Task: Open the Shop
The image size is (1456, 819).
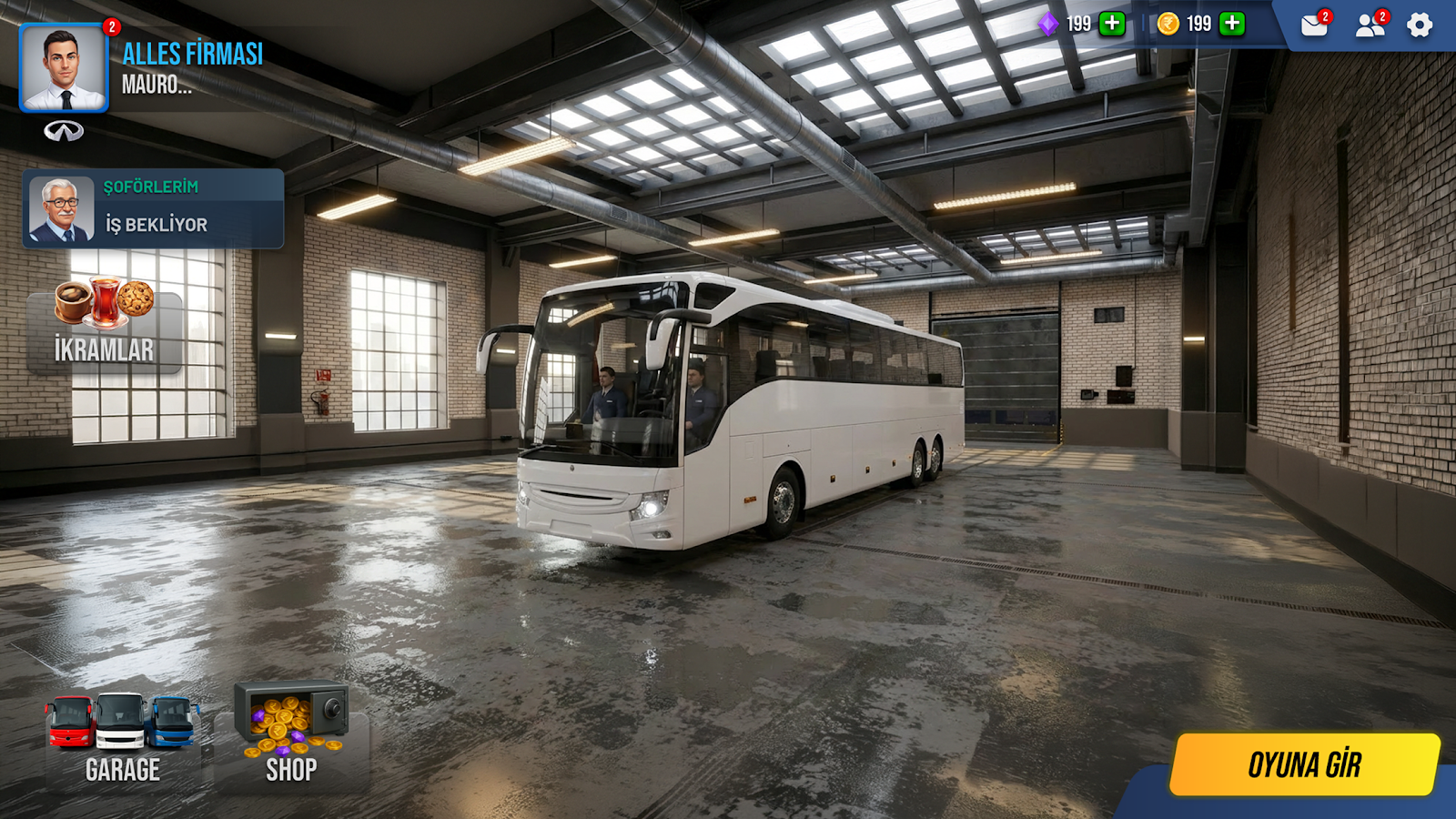Action: coord(291,735)
